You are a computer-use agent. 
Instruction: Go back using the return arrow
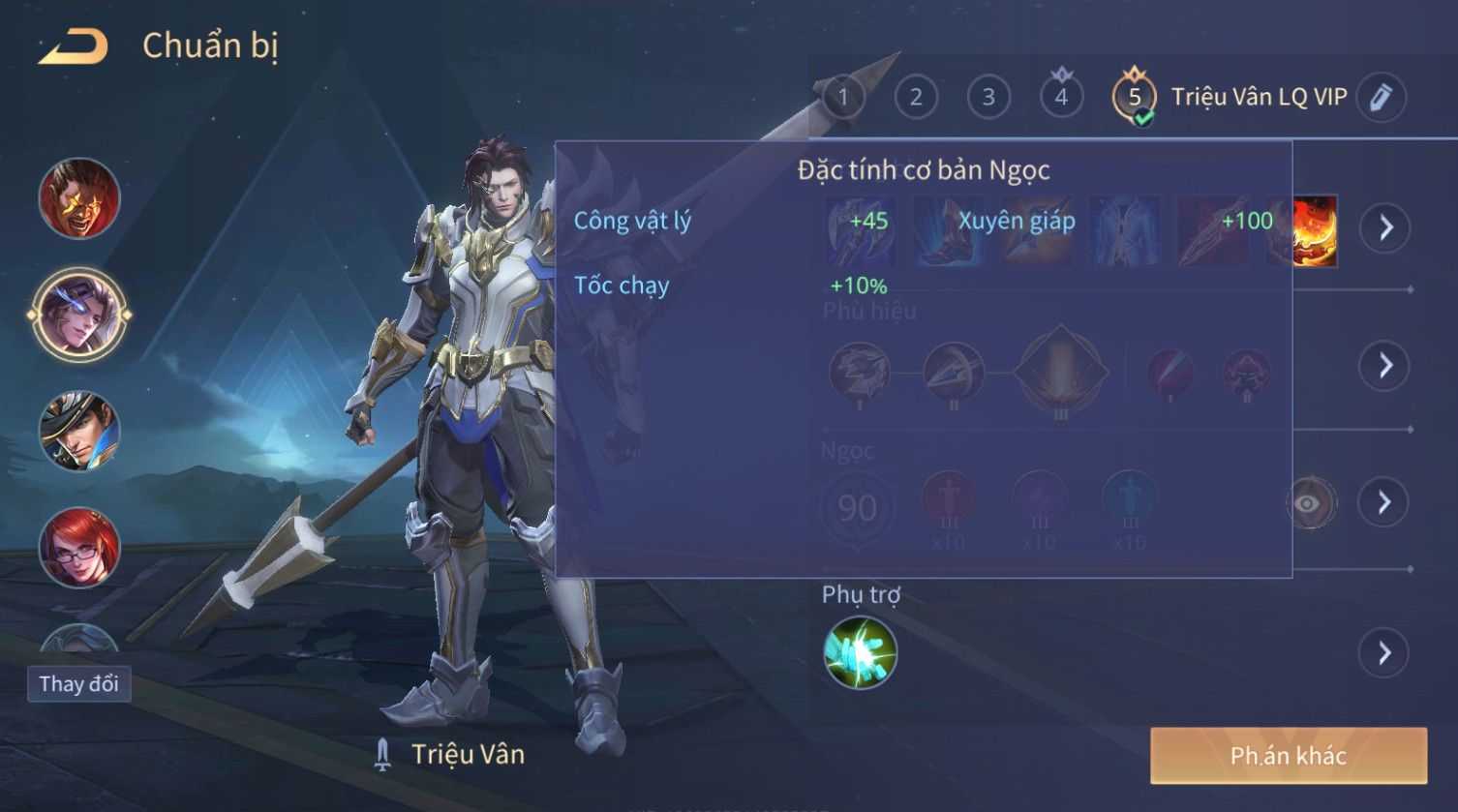[73, 46]
